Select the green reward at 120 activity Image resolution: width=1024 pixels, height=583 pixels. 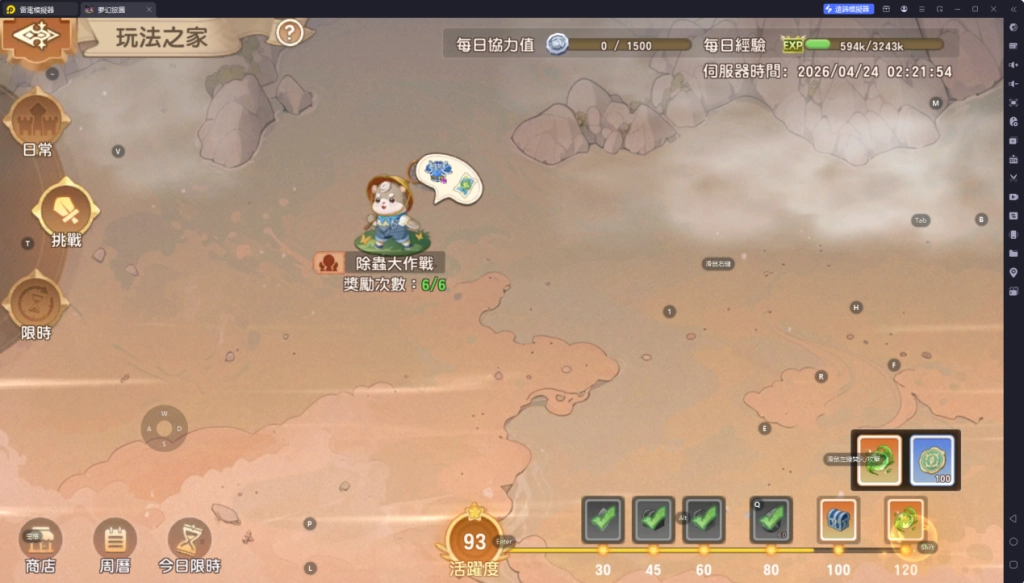(906, 519)
